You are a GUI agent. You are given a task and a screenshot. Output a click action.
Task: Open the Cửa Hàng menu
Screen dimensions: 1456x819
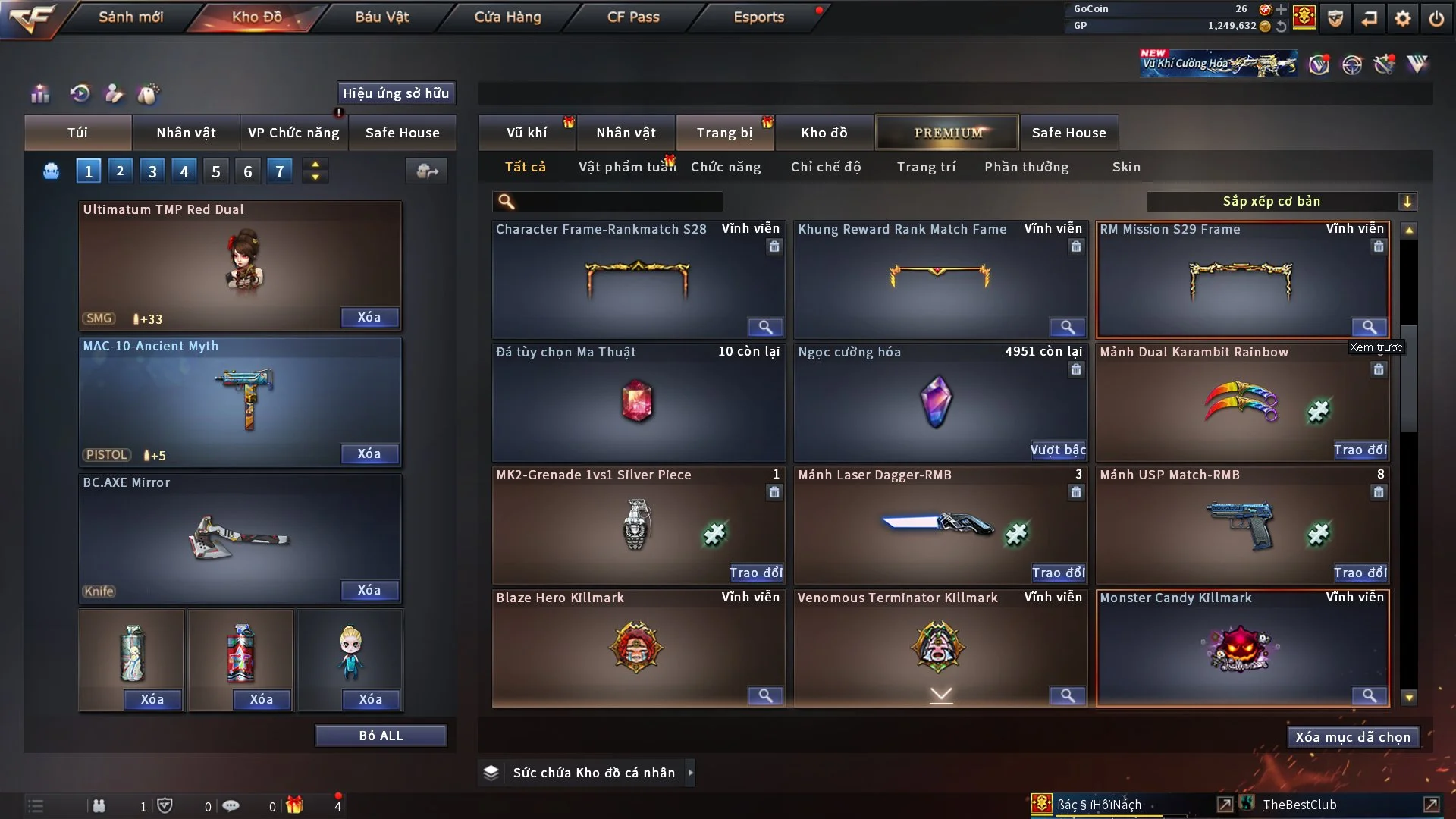(507, 16)
